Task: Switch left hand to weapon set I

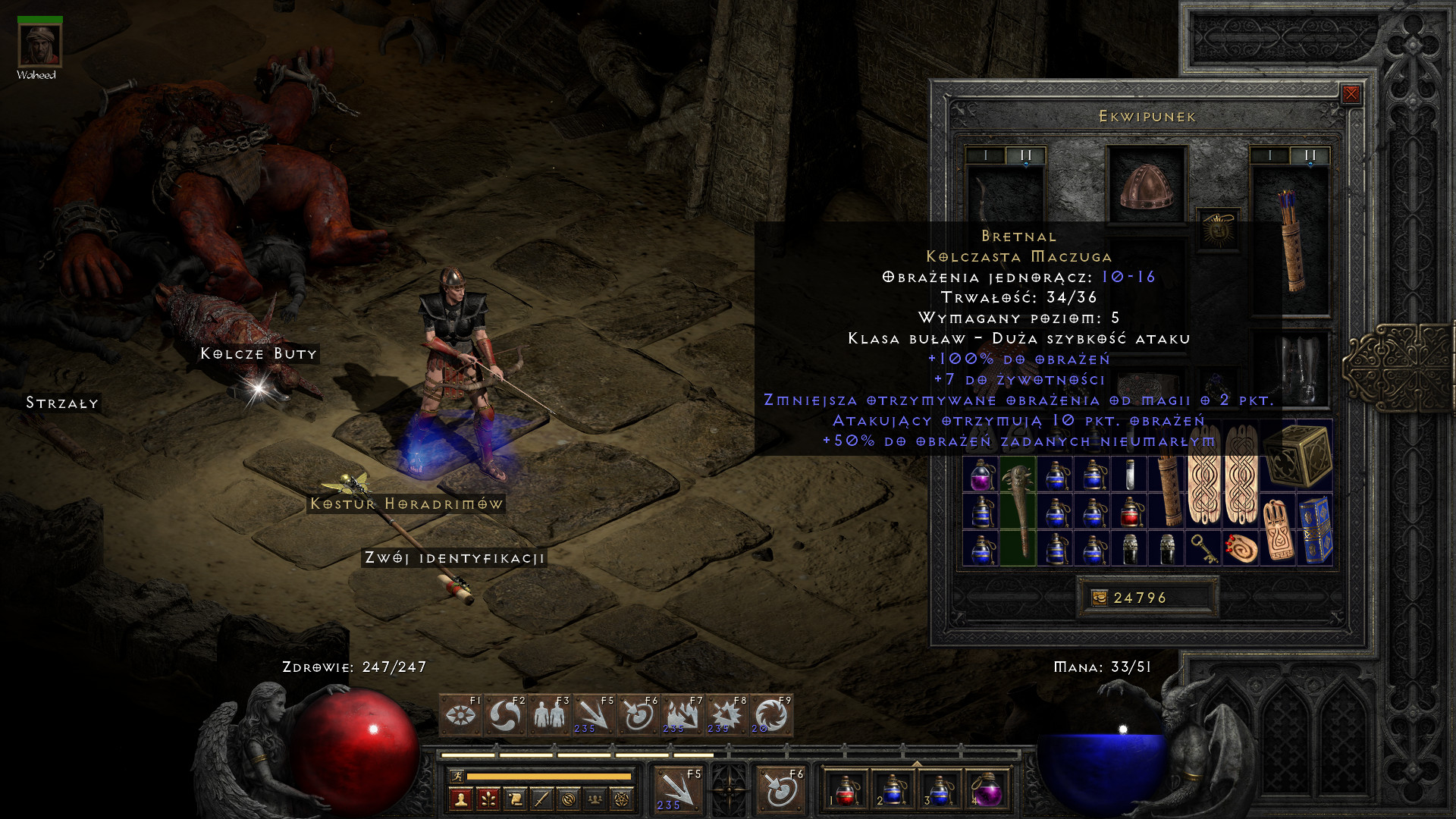Action: (x=985, y=155)
